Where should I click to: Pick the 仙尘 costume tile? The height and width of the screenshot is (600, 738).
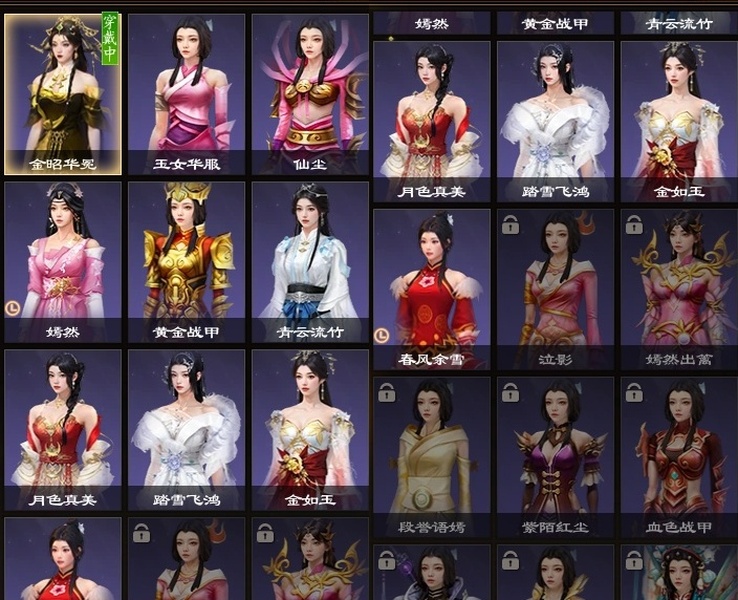point(309,92)
